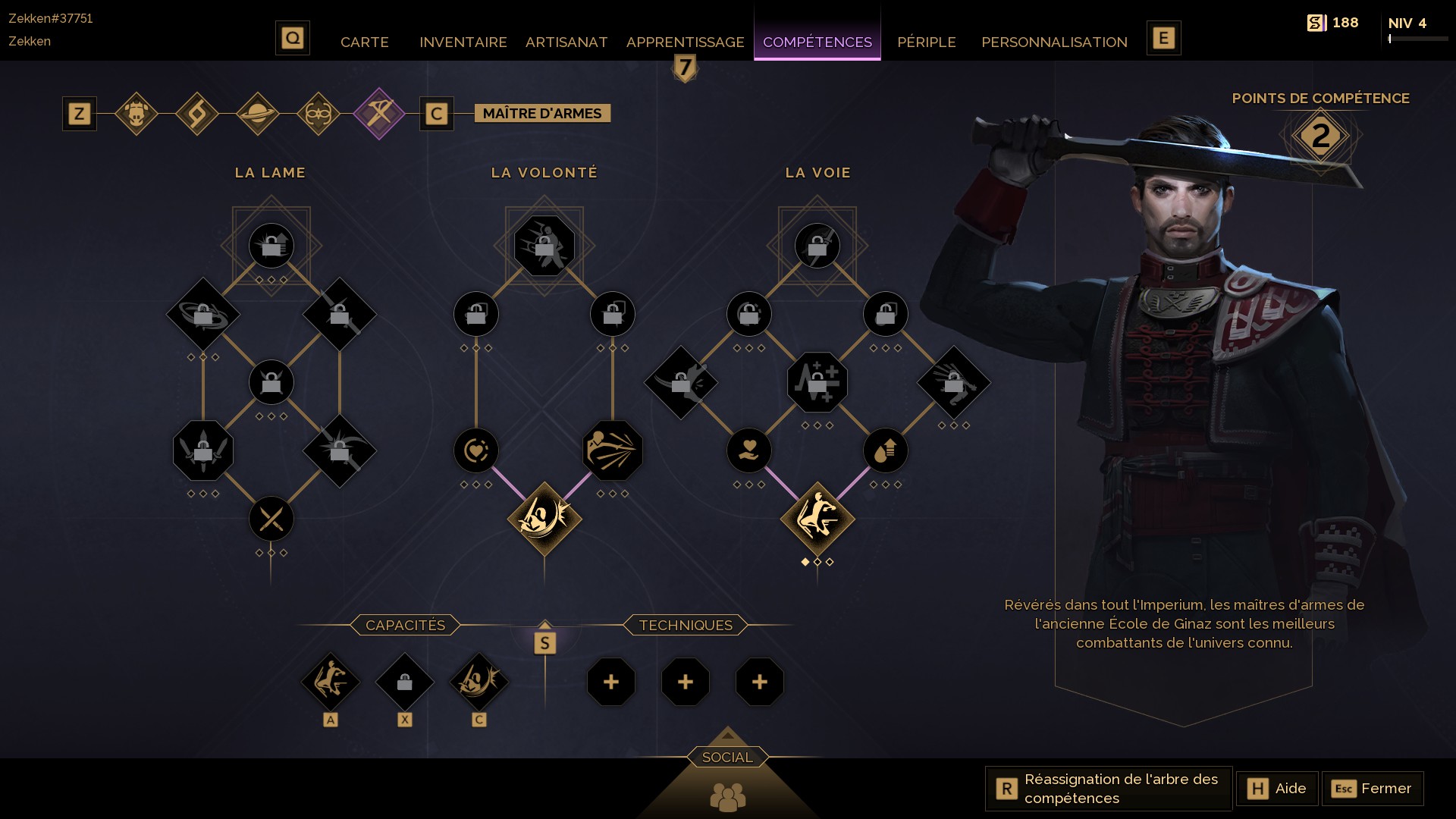The height and width of the screenshot is (819, 1456).
Task: Select the skull class icon in the class row
Action: 137,113
